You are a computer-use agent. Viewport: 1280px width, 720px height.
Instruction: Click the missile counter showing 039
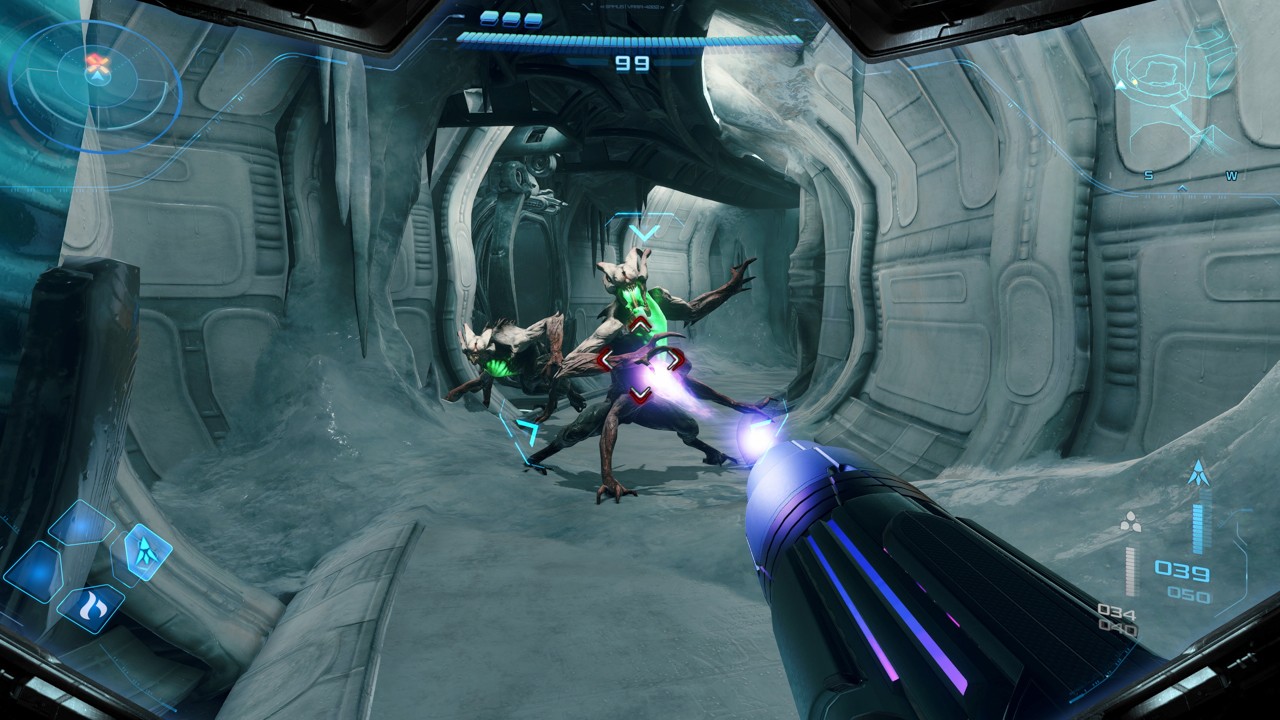coord(1184,570)
